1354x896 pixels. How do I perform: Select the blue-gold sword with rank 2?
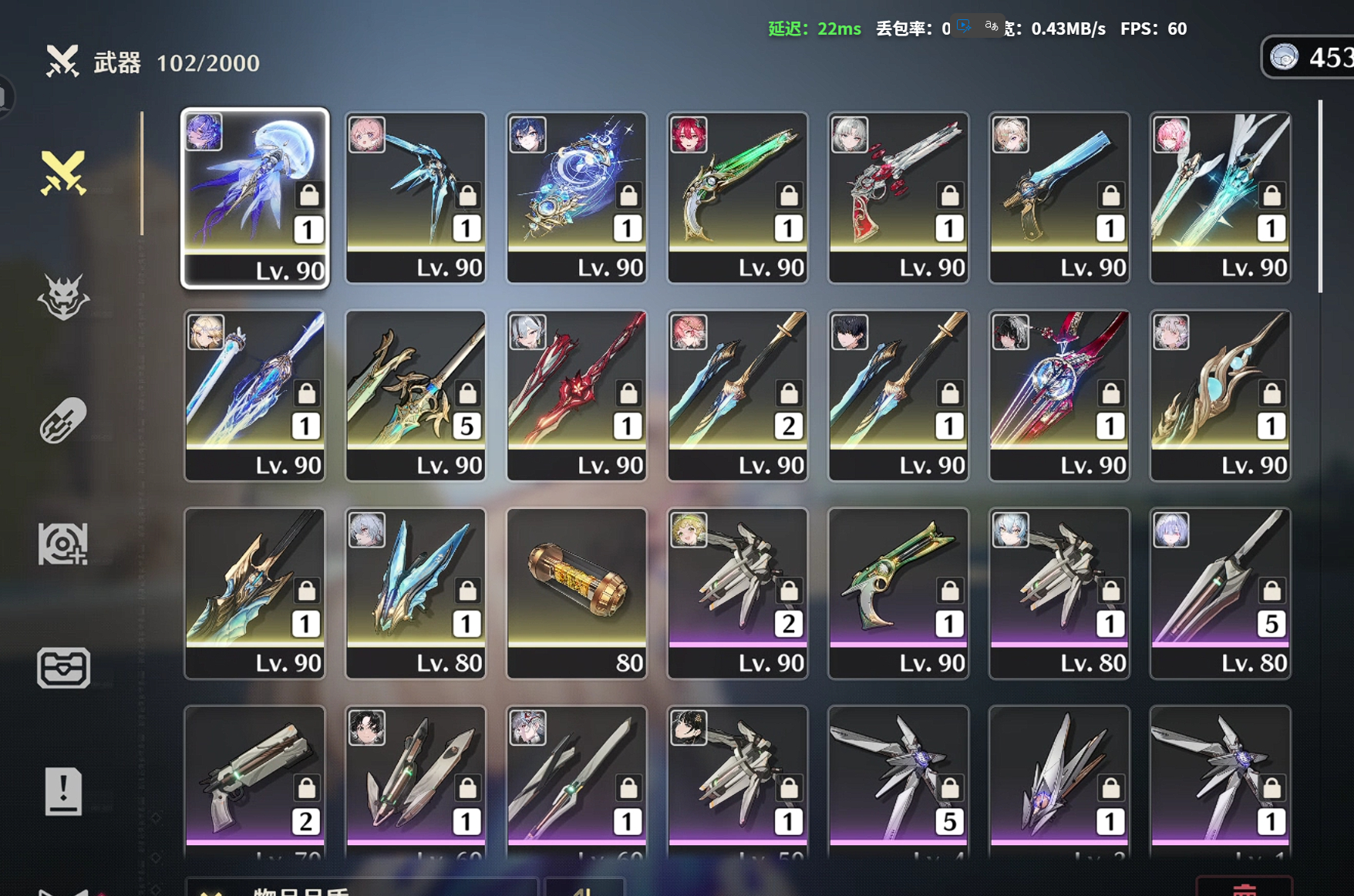tap(737, 395)
